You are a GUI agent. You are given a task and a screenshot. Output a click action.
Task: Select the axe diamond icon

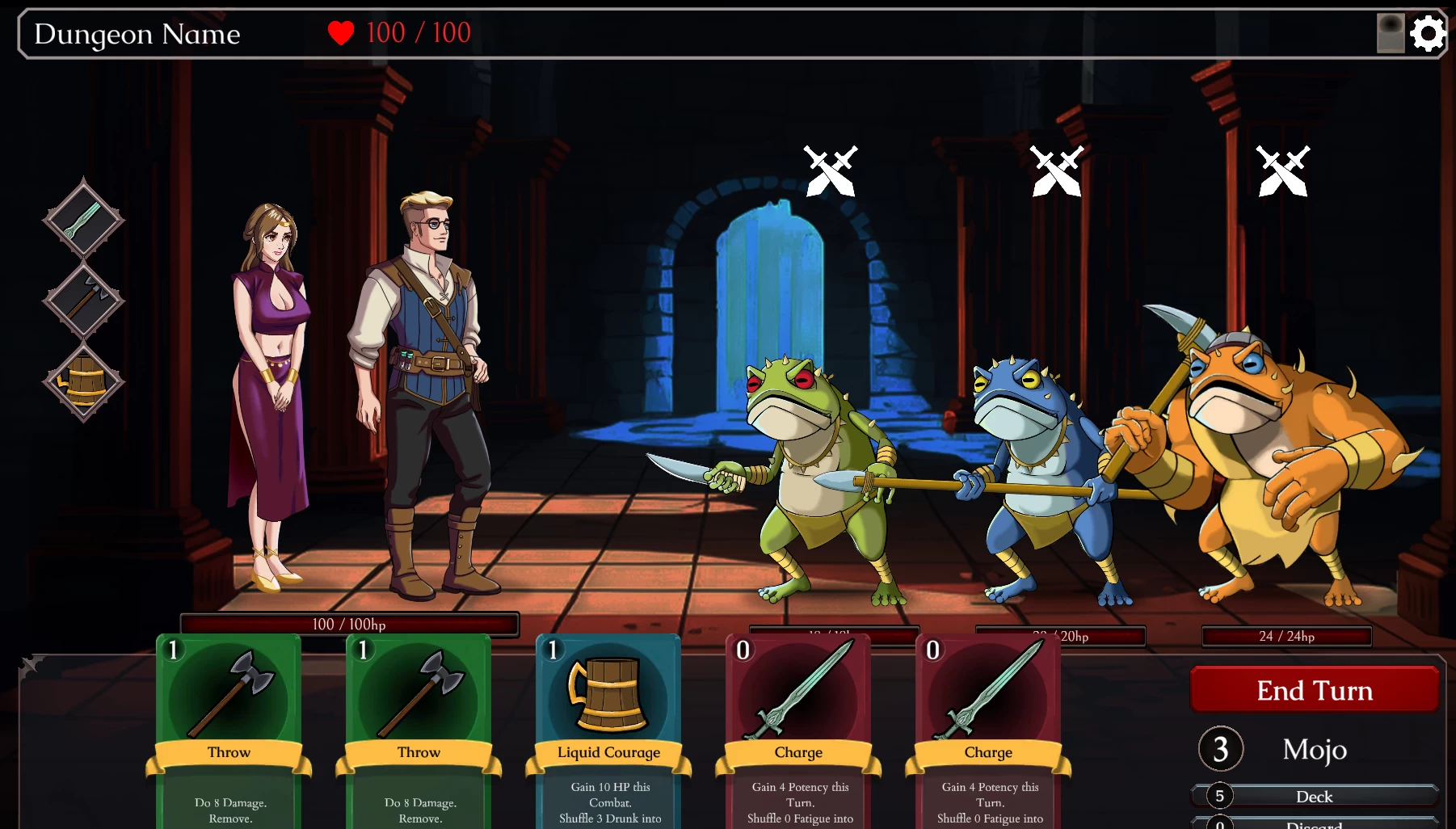tap(83, 301)
